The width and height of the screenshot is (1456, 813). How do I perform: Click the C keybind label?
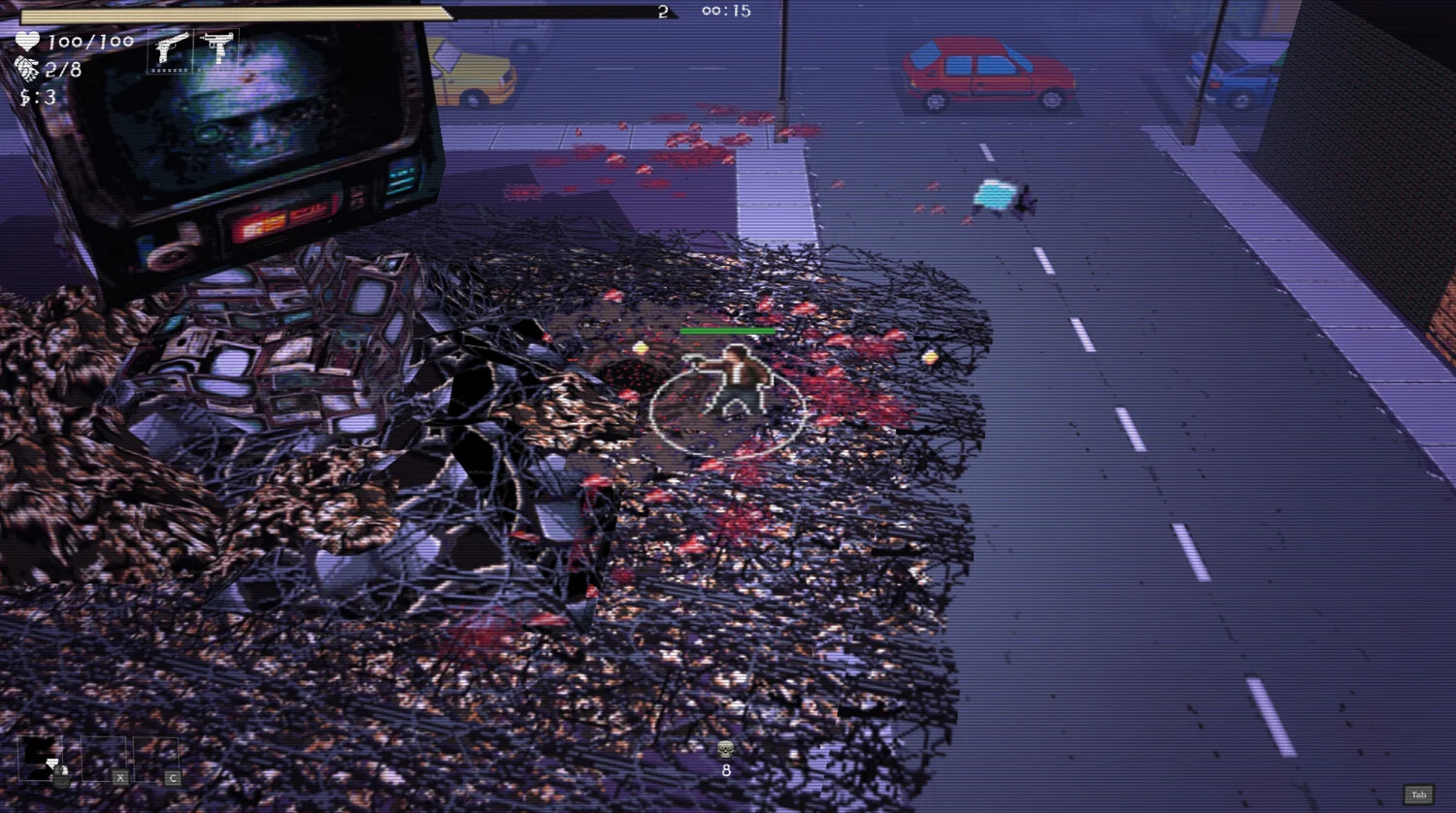coord(173,777)
